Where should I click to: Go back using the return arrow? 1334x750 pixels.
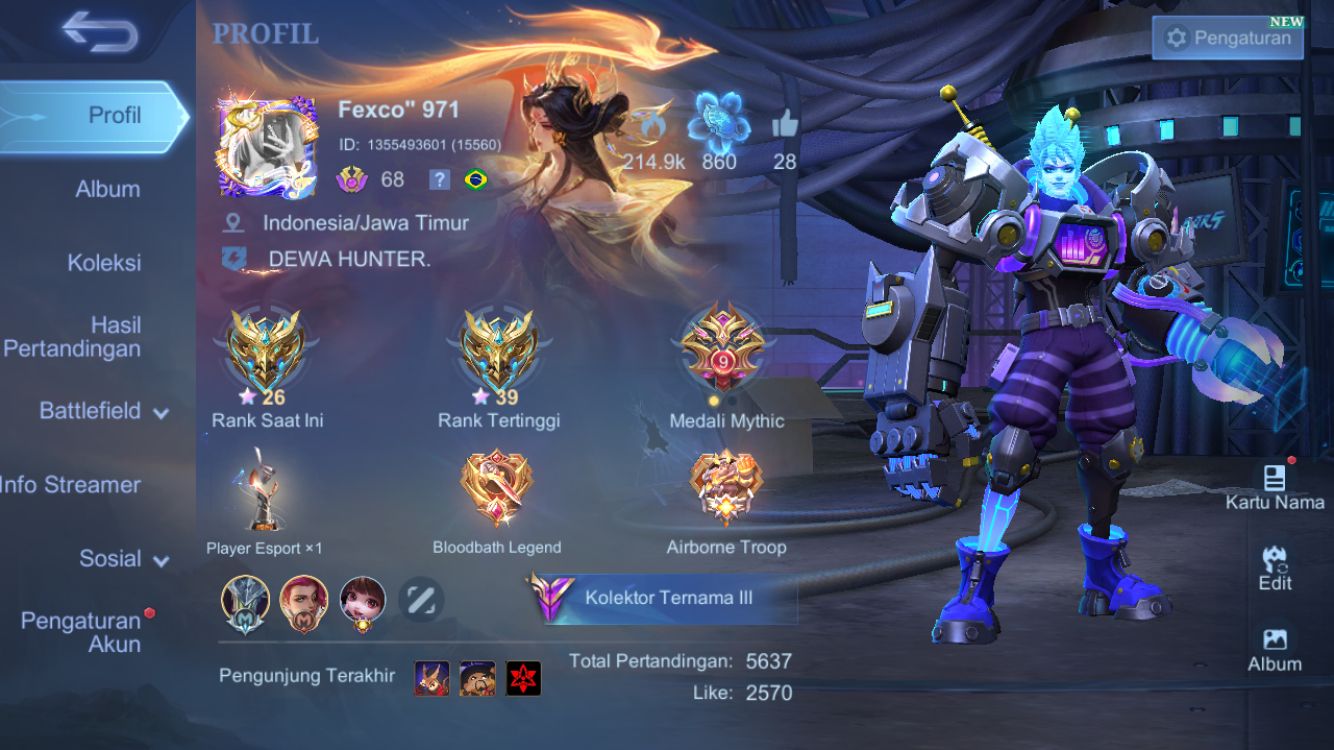99,33
